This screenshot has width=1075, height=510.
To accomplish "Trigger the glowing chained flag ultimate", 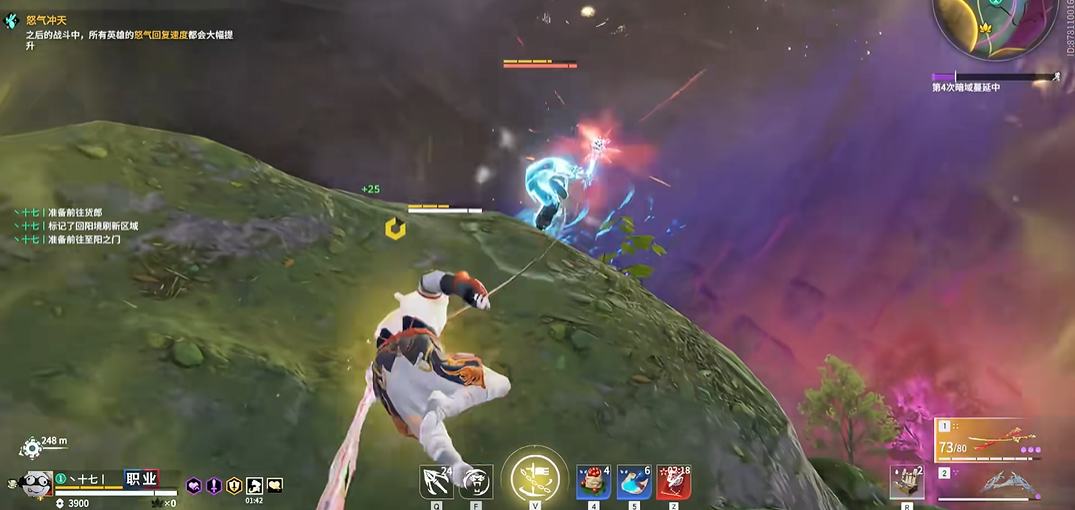I will (x=534, y=478).
